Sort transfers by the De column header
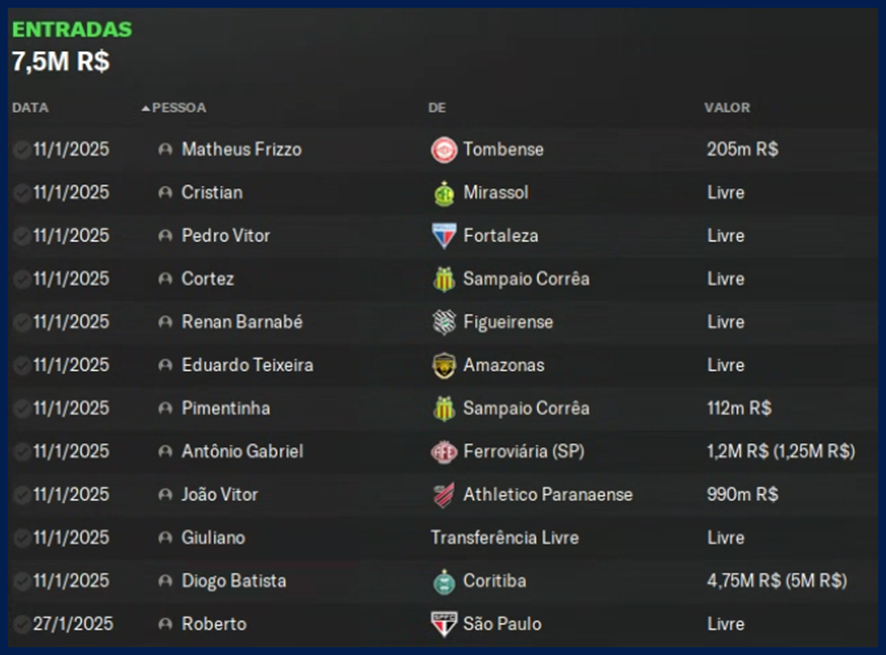 (437, 108)
